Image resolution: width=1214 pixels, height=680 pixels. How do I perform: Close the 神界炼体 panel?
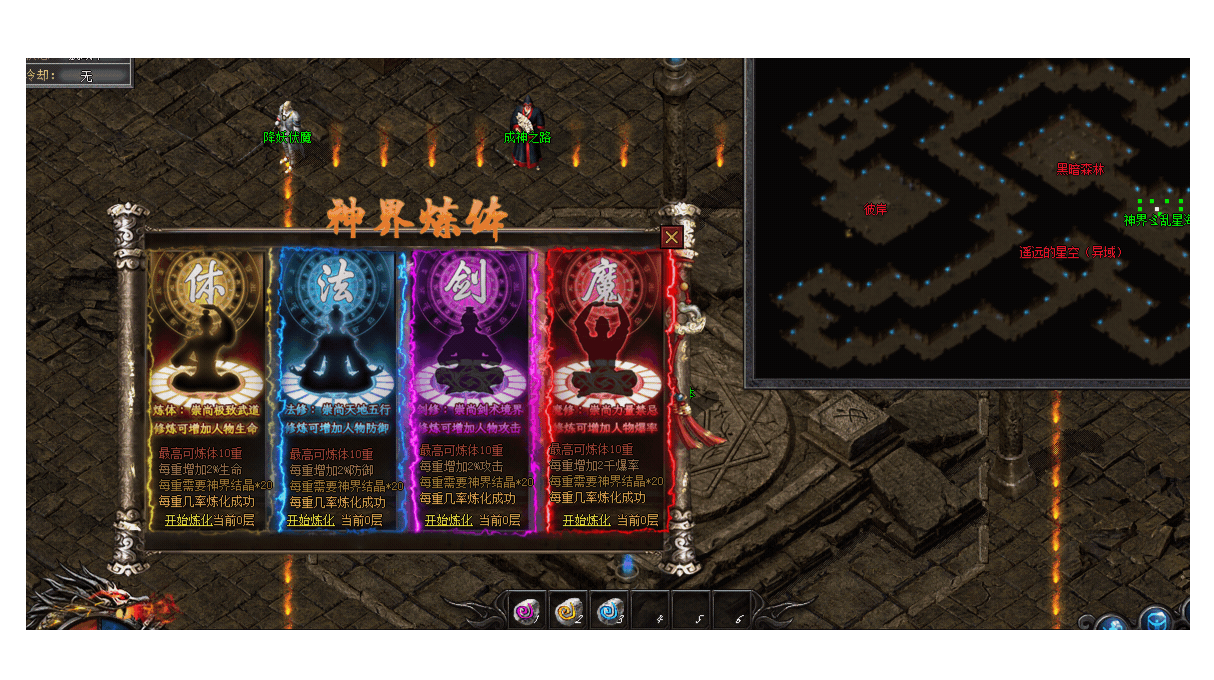[672, 237]
